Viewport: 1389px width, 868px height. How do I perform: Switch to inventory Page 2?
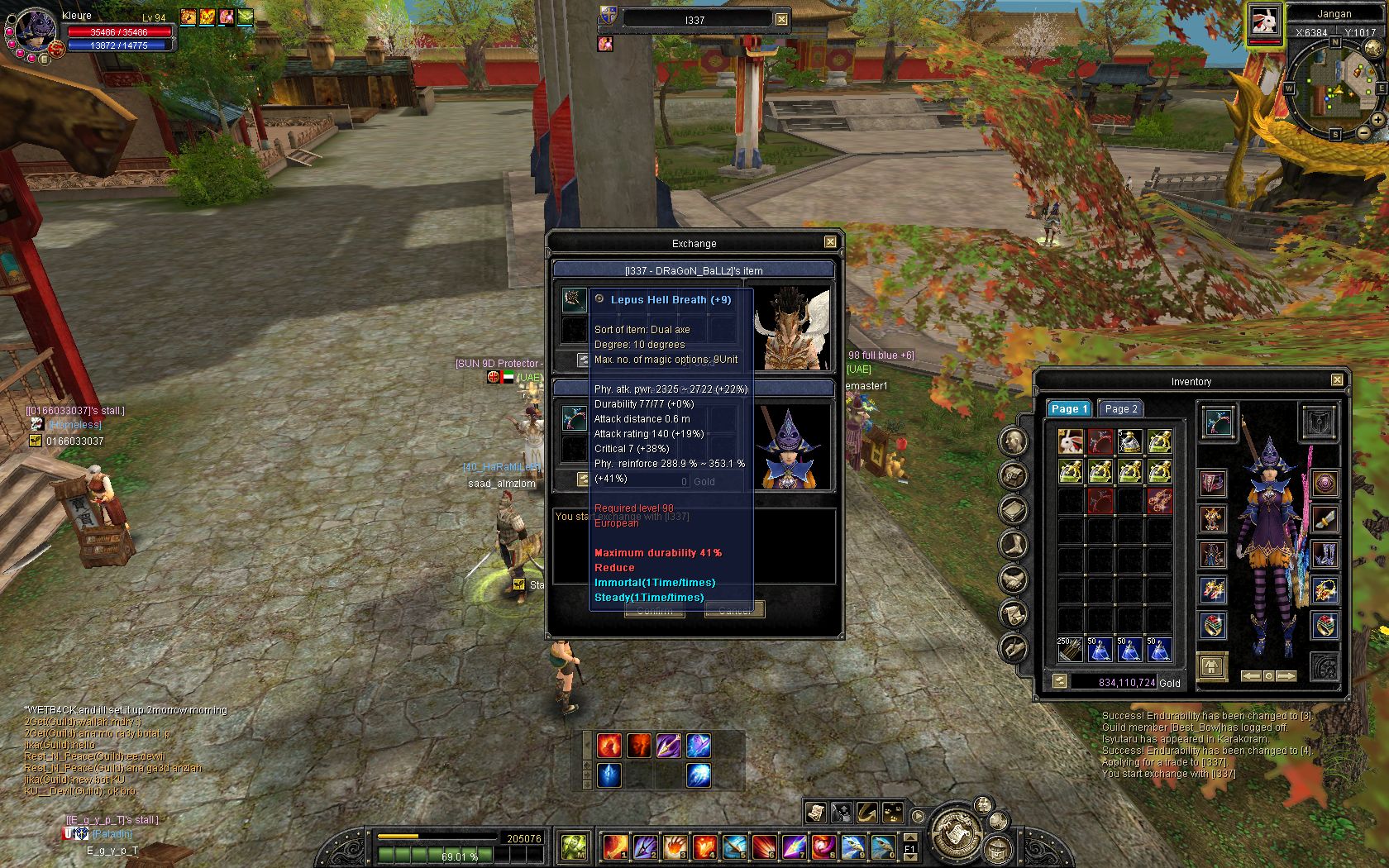click(x=1121, y=408)
